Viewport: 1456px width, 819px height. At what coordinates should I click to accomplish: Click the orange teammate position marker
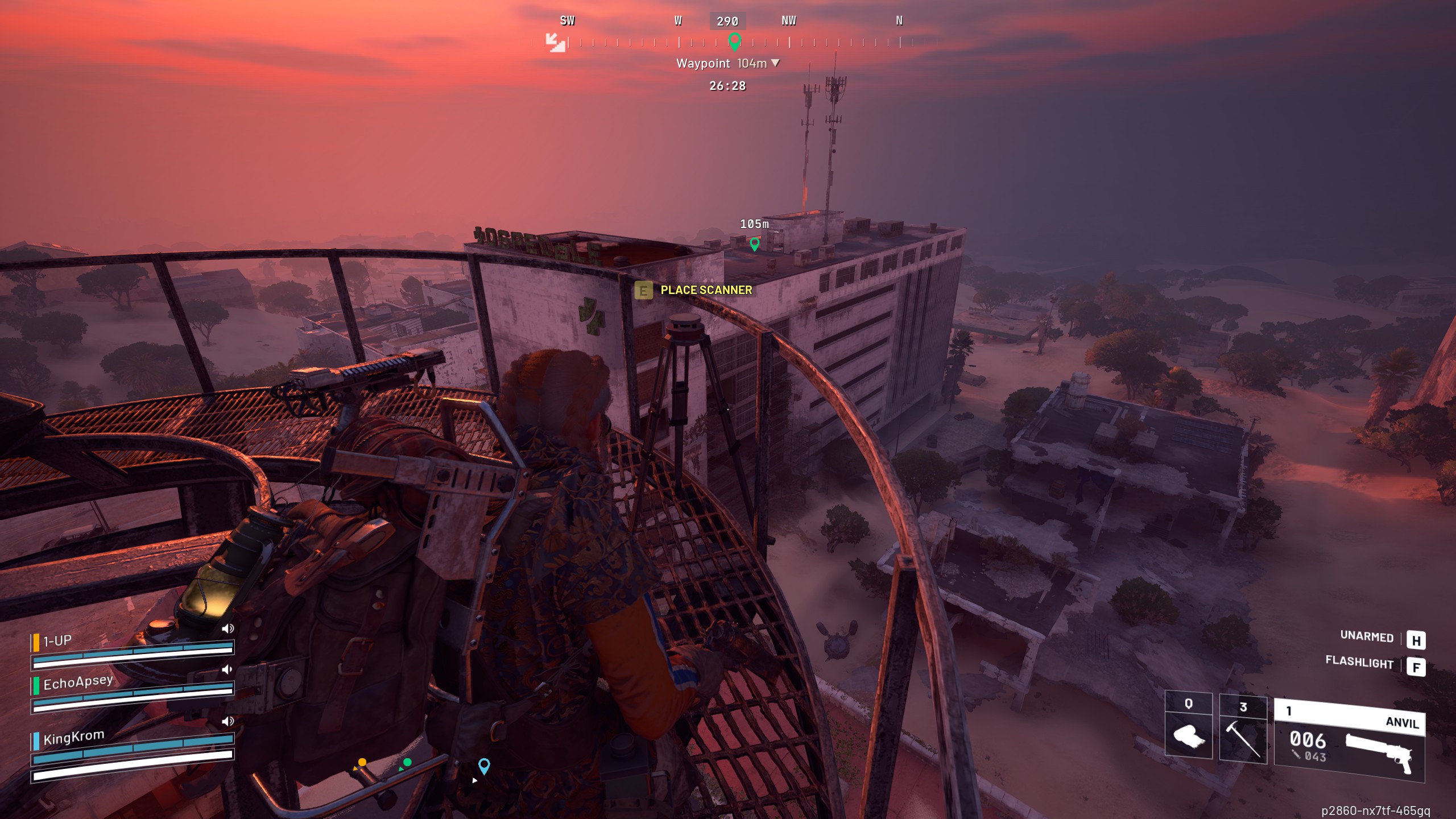(362, 763)
